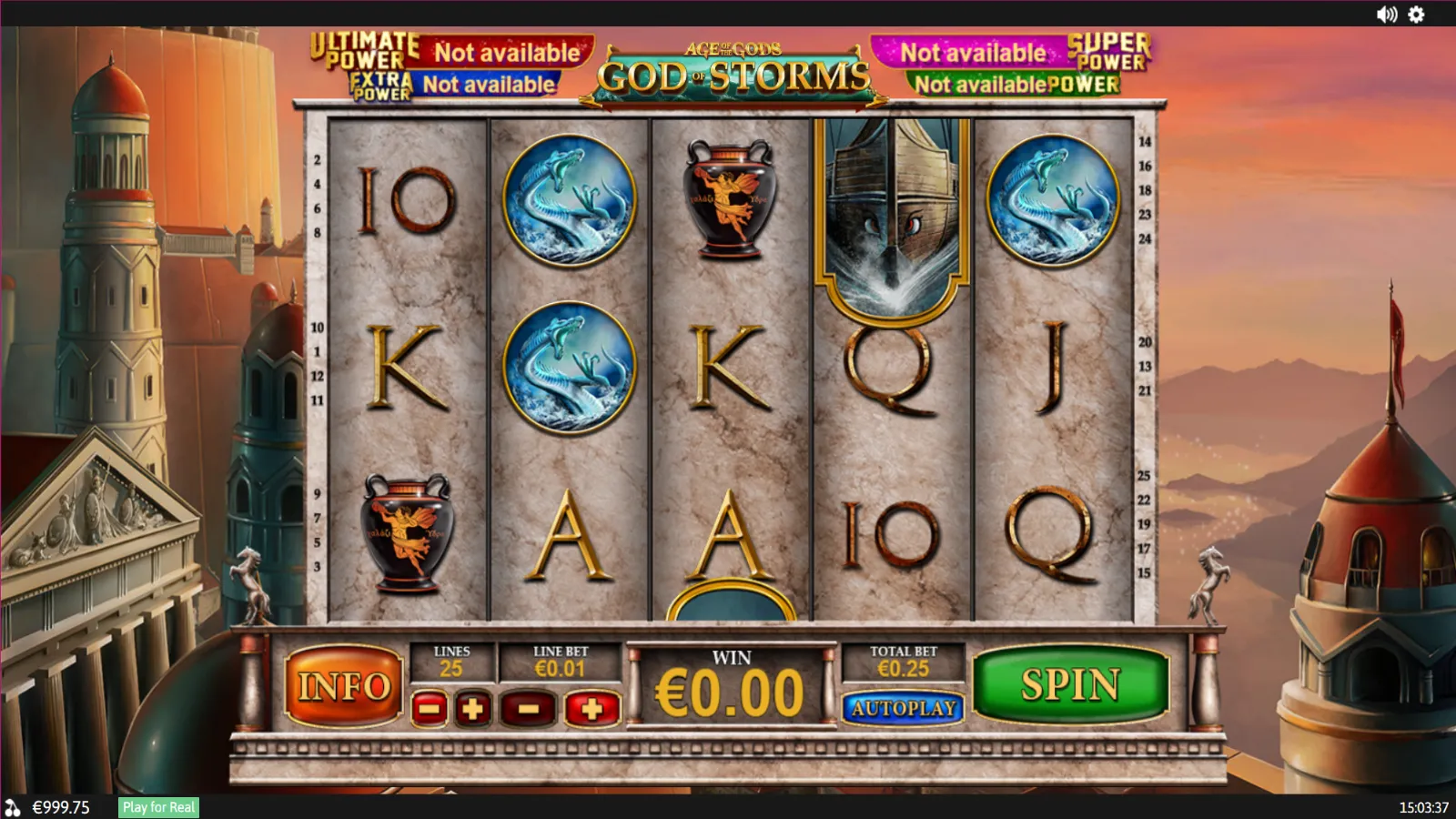Mute the game sound
Screen dimensions: 1456x819
click(x=1385, y=14)
